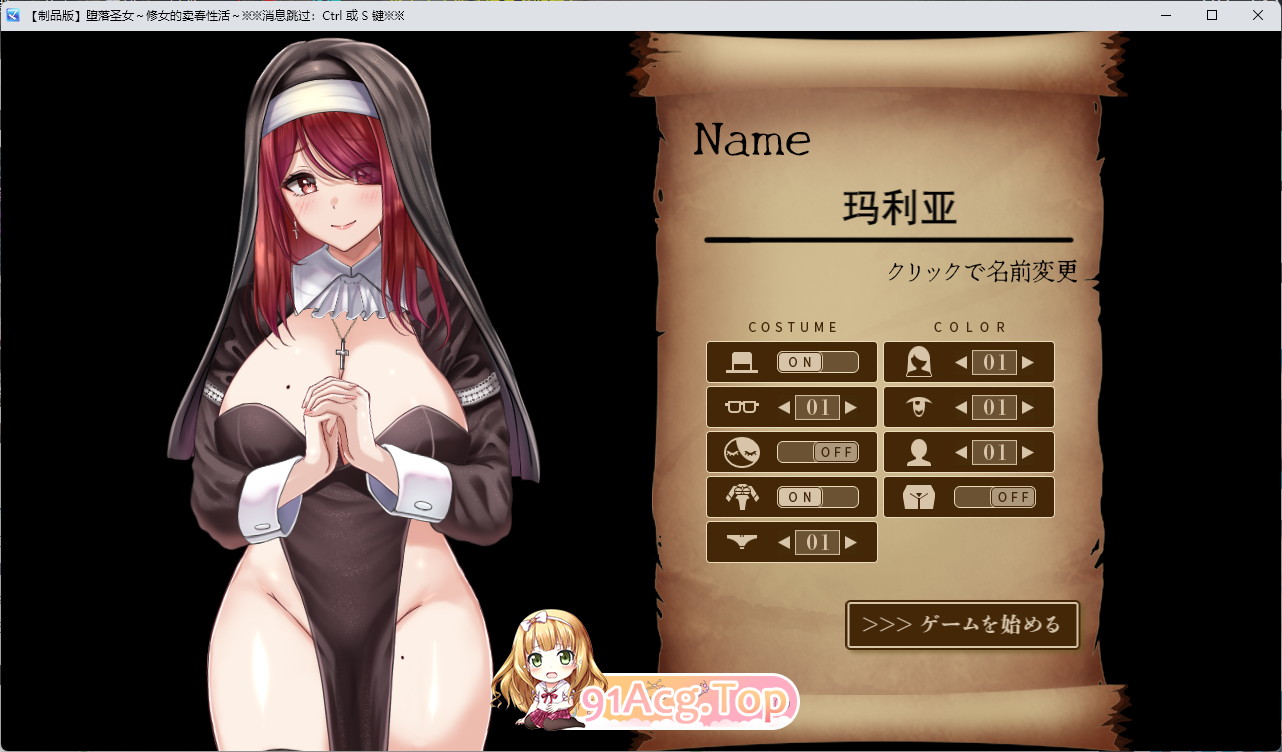Advance underwear style with right arrow
The width and height of the screenshot is (1282, 752).
click(851, 542)
